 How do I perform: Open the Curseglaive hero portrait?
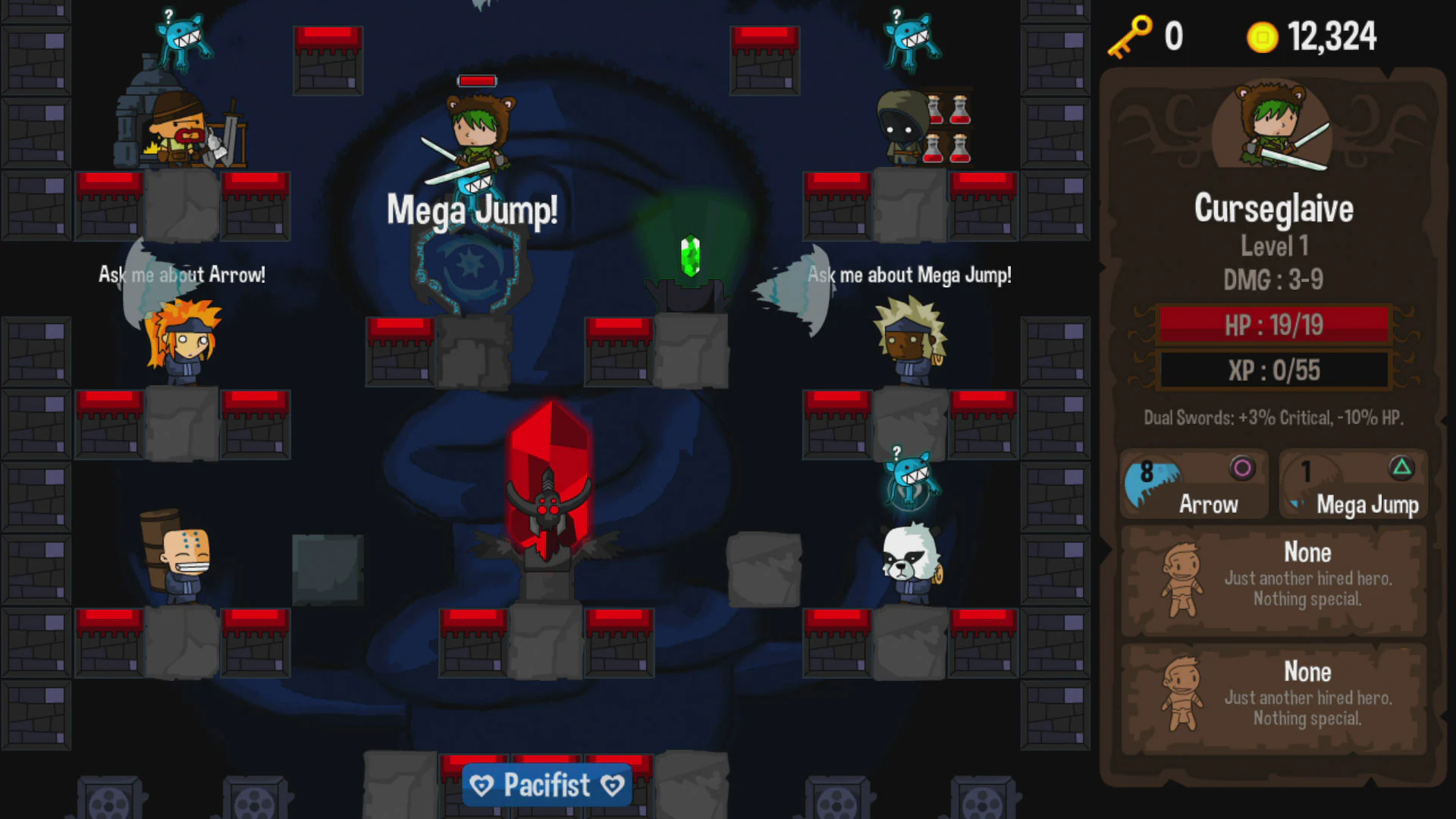(1272, 130)
